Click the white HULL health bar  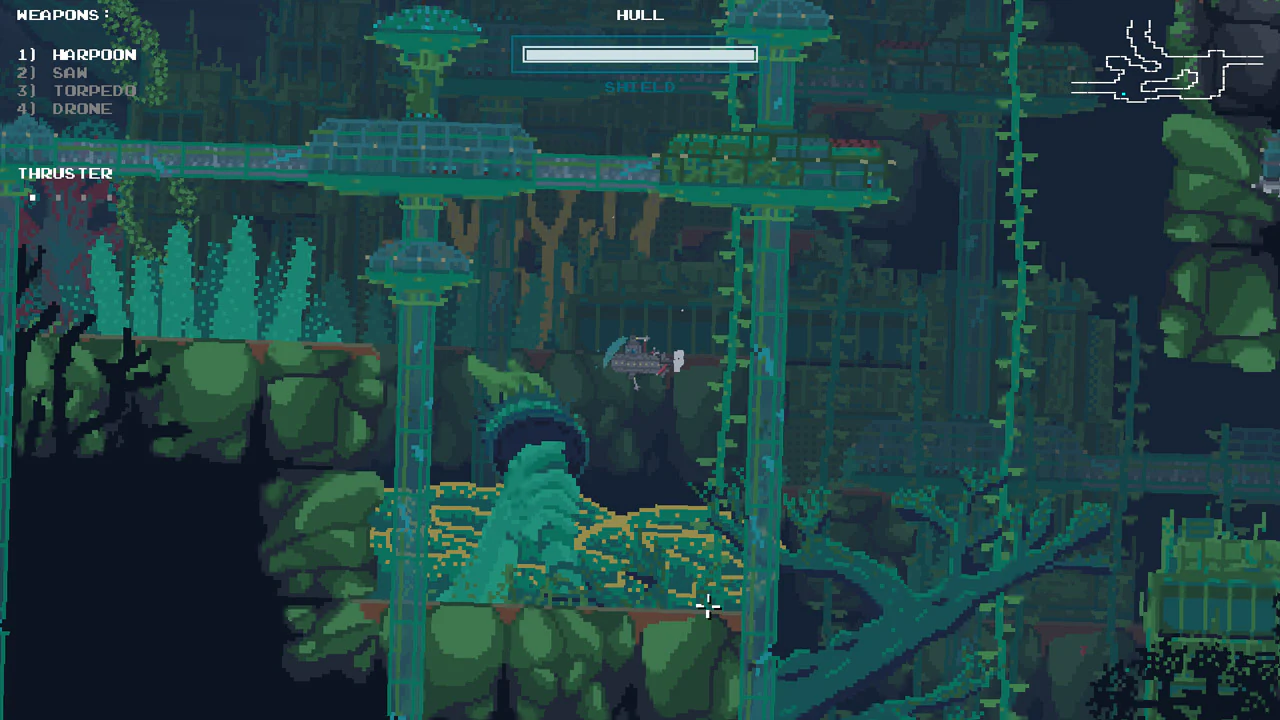(639, 54)
